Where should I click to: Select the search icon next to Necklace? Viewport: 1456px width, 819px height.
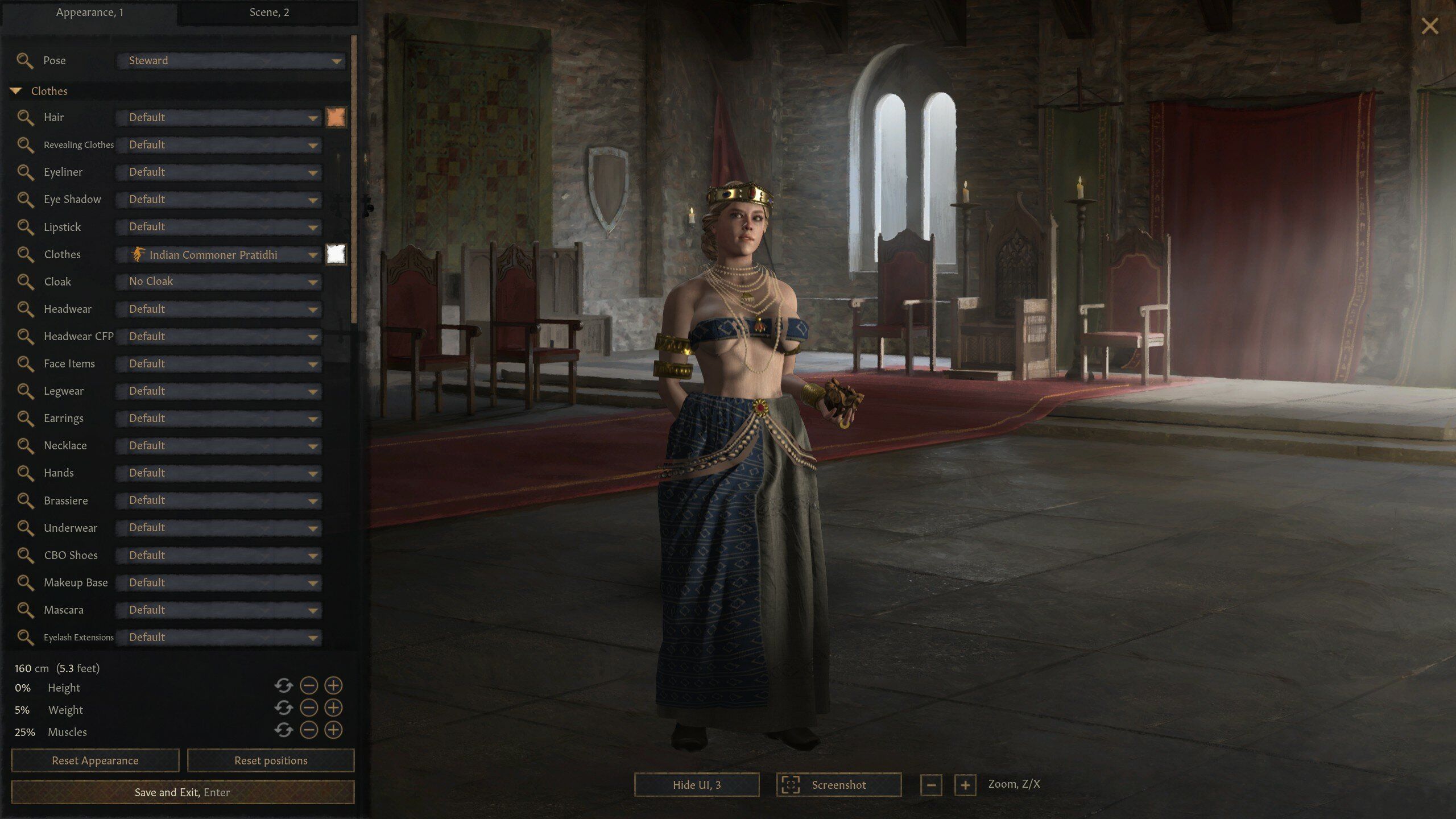(26, 445)
